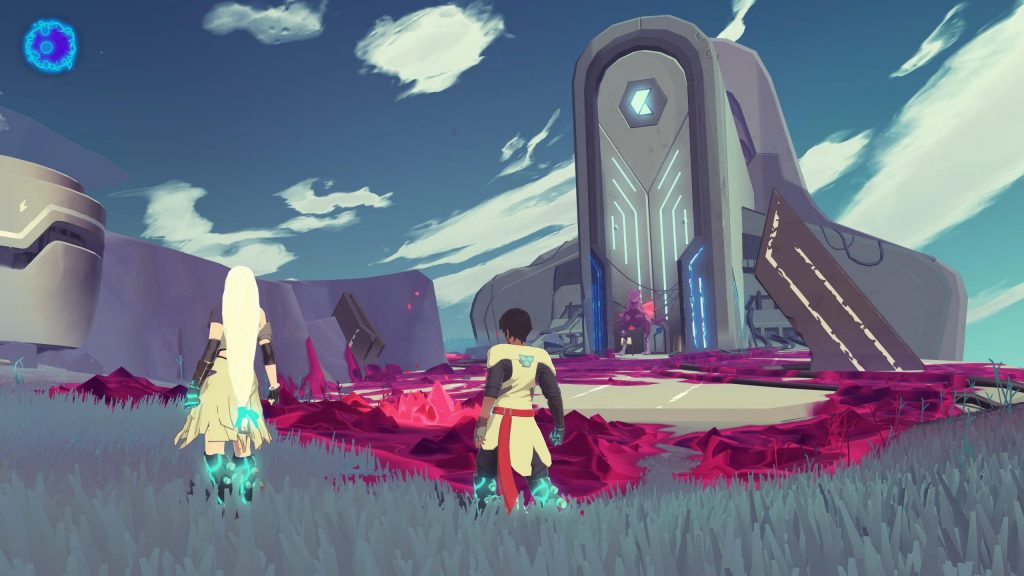Click the glowing blue orb icon
This screenshot has width=1024, height=576.
pyautogui.click(x=50, y=45)
